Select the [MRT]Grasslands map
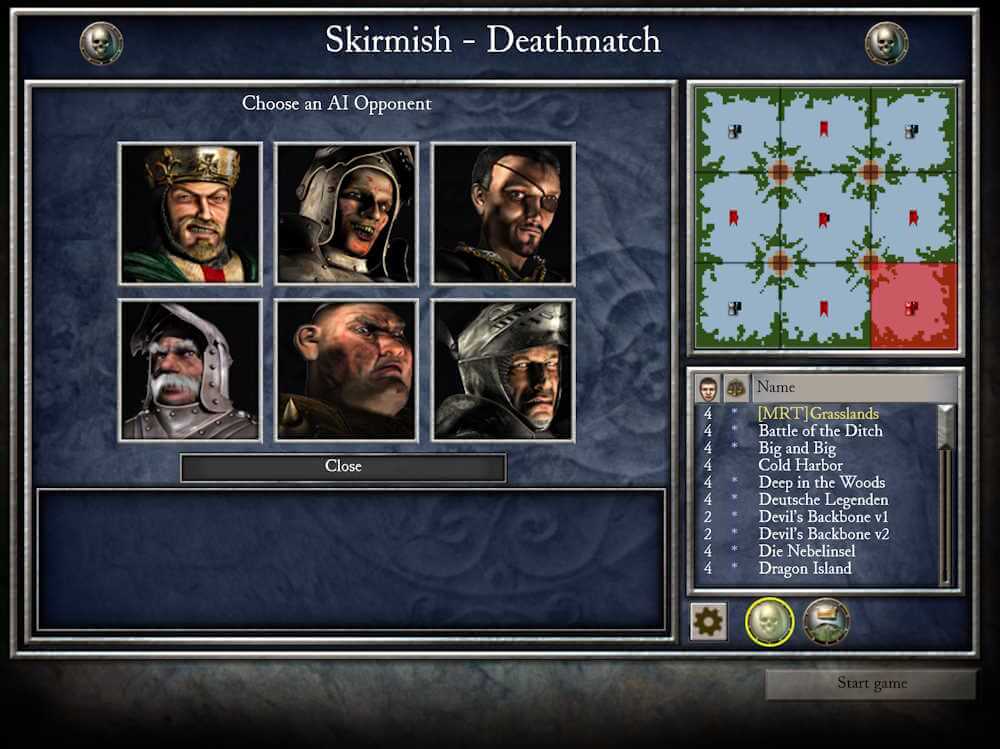Viewport: 1000px width, 749px height. [818, 413]
